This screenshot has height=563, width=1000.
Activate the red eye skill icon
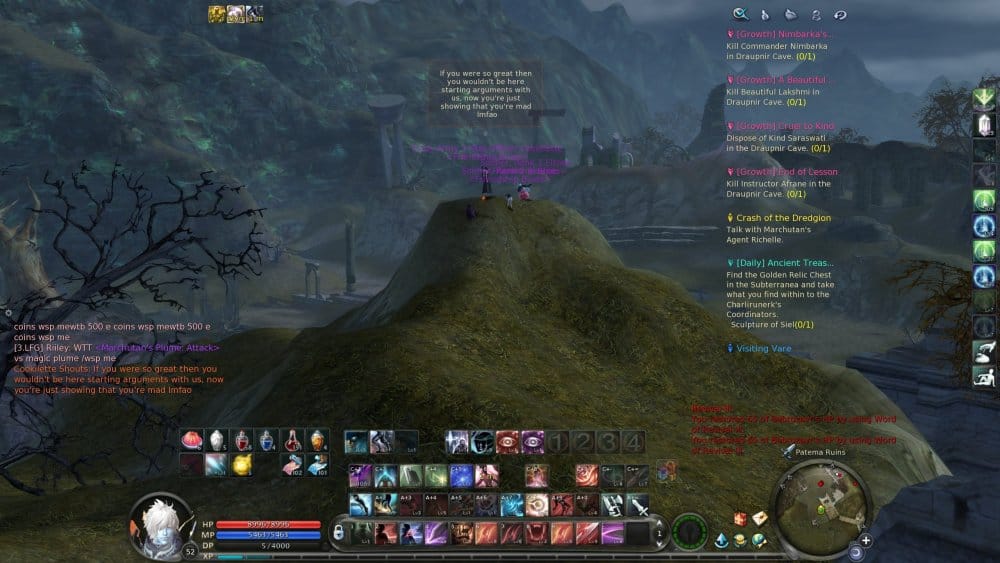[x=508, y=441]
